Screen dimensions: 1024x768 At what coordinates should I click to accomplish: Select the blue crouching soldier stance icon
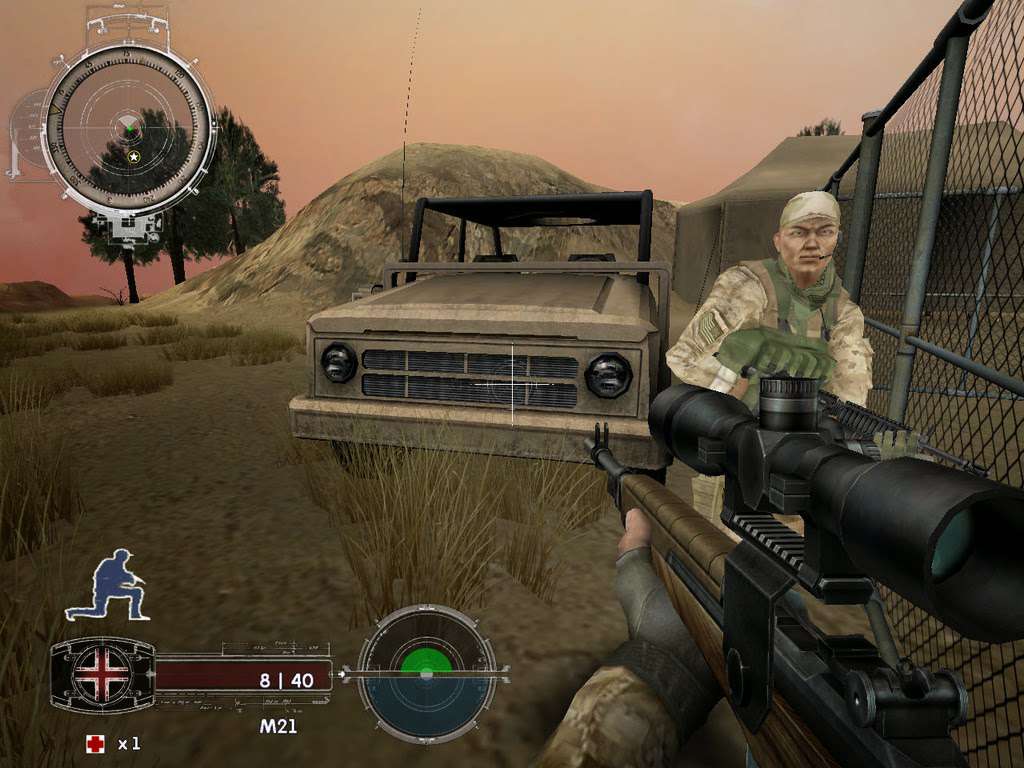click(x=107, y=584)
